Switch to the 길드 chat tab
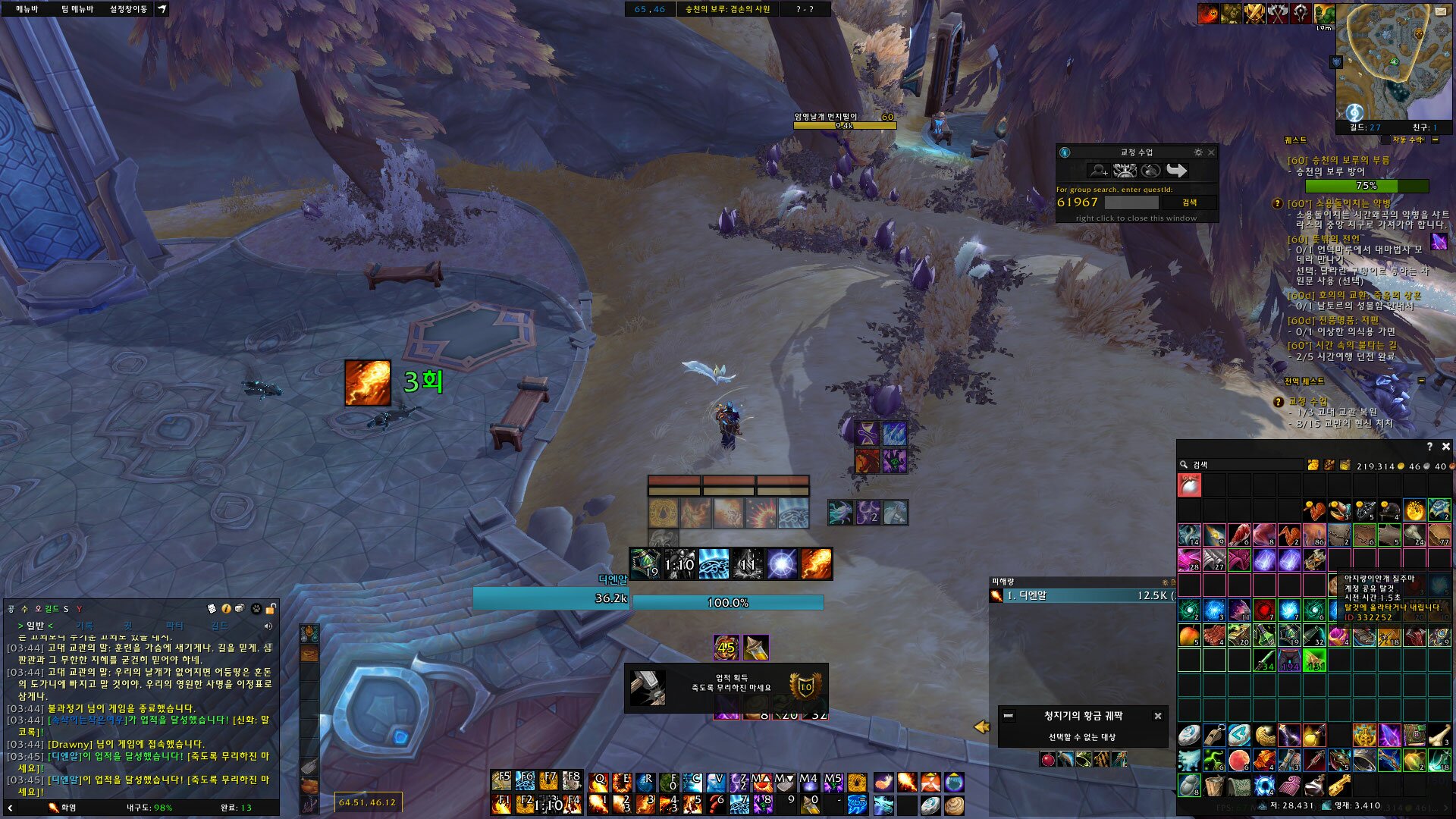Image resolution: width=1456 pixels, height=819 pixels. [219, 626]
